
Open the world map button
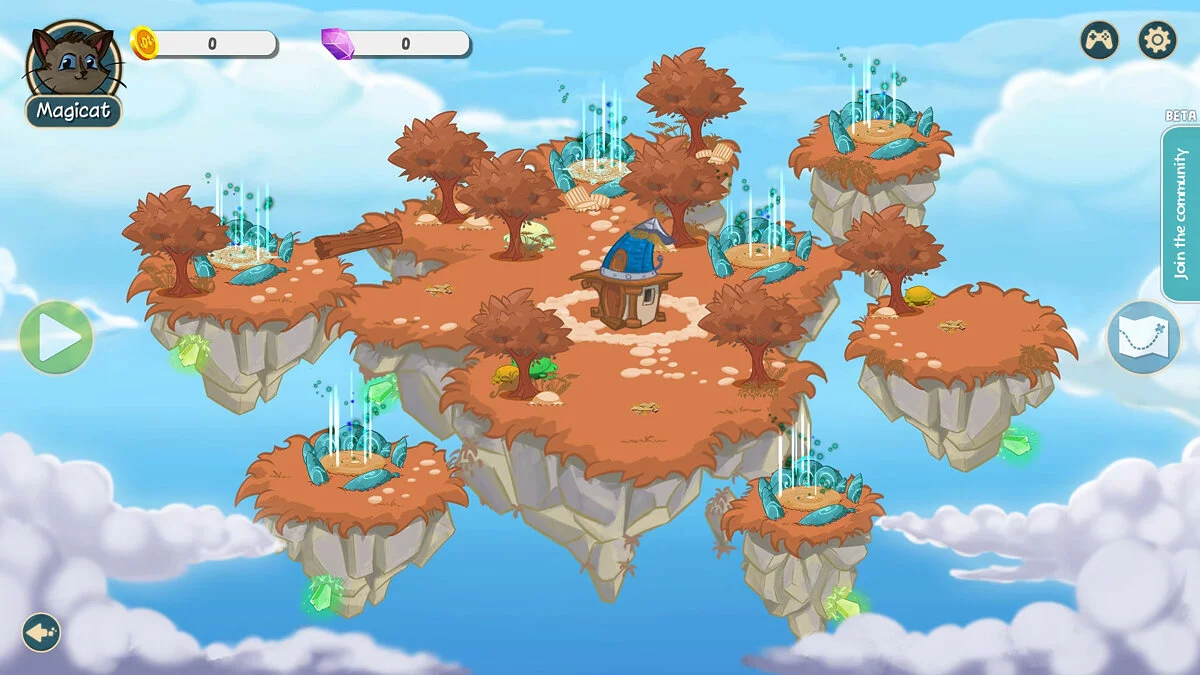(x=1143, y=338)
